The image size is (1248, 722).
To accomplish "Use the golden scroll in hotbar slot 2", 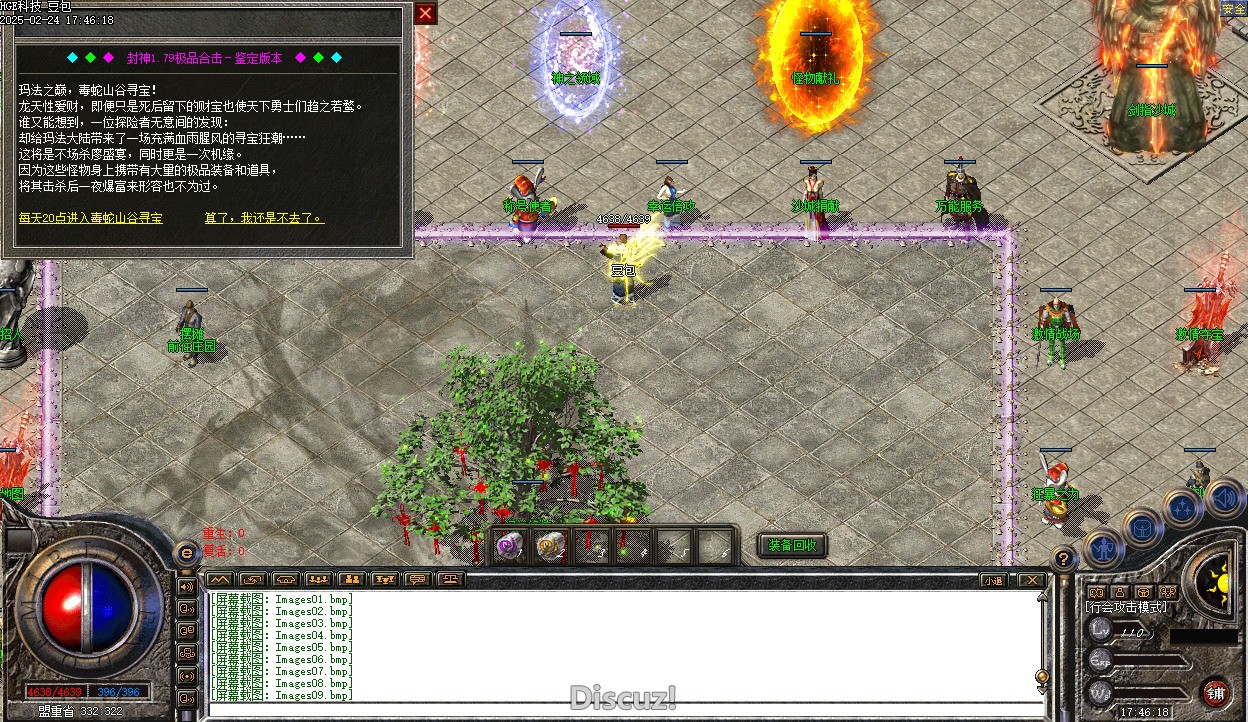I will tap(551, 547).
